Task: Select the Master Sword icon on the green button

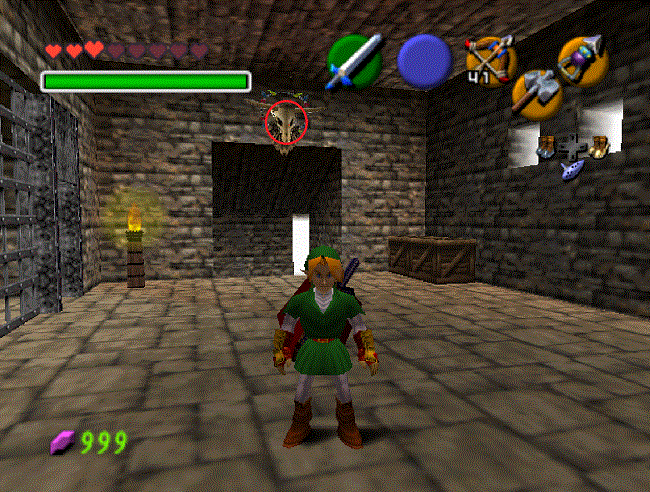Action: point(355,60)
